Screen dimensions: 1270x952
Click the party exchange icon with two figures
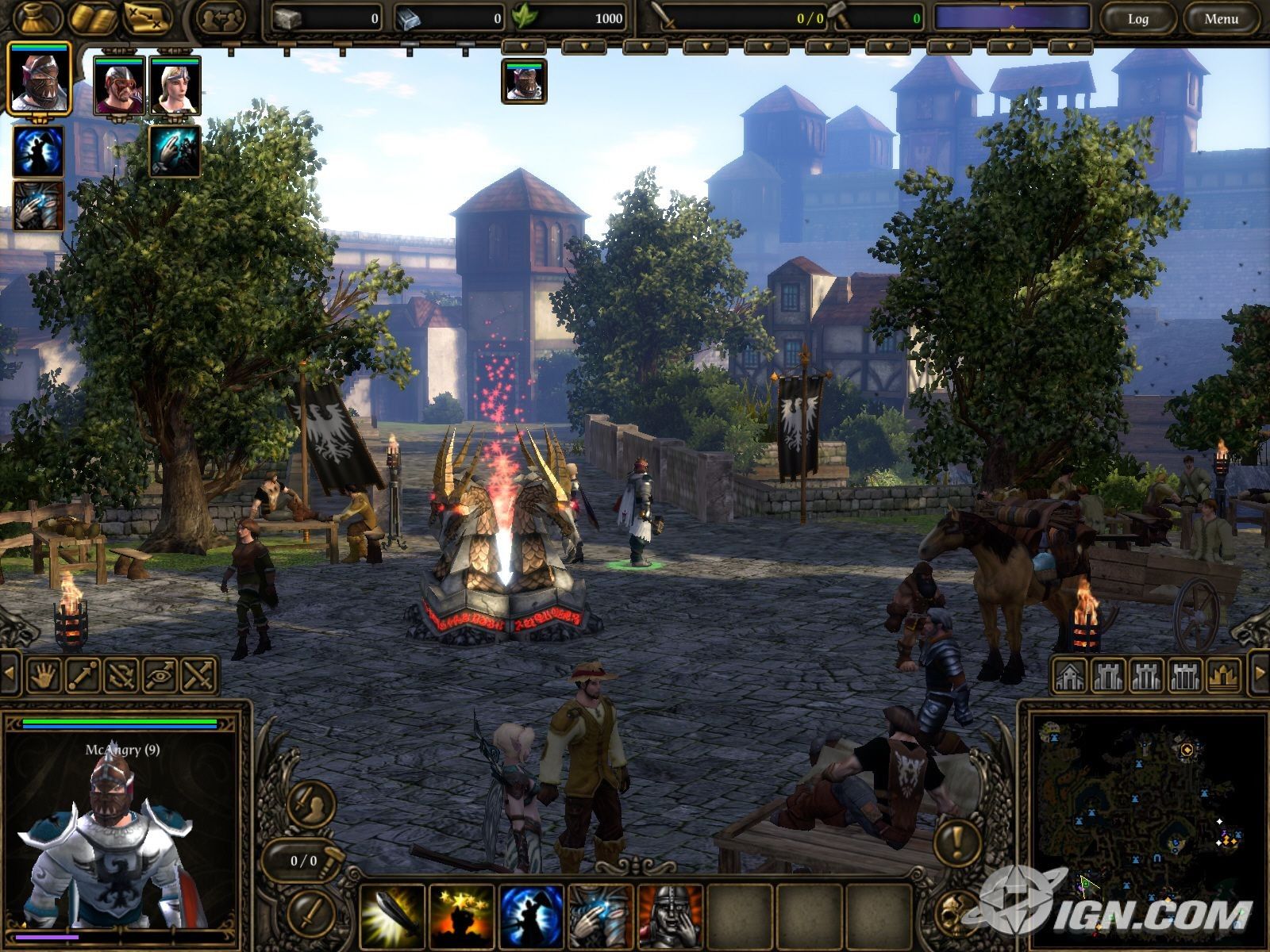click(219, 18)
